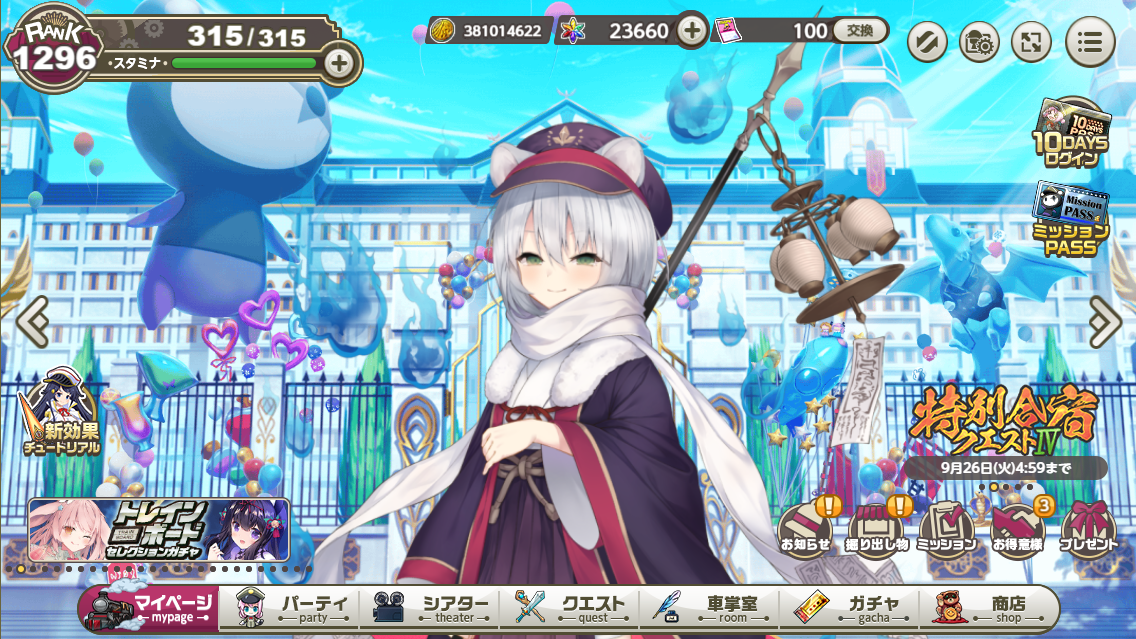Open the 特別合宿クエストIV event banner
Screen dimensions: 1136x639
click(x=1004, y=420)
